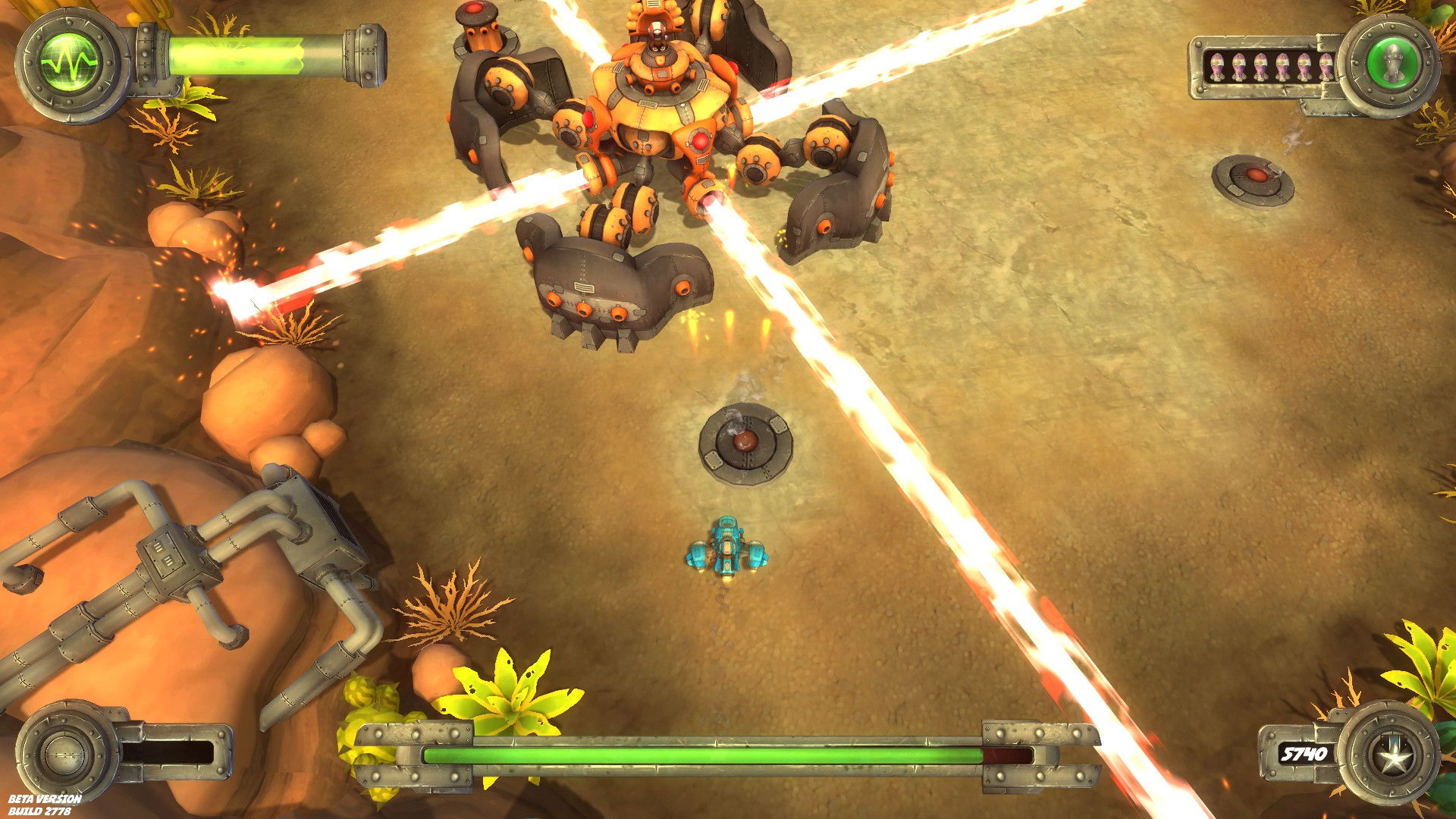The image size is (1456, 819).
Task: Click the green heartbeat monitor icon
Action: (70, 61)
